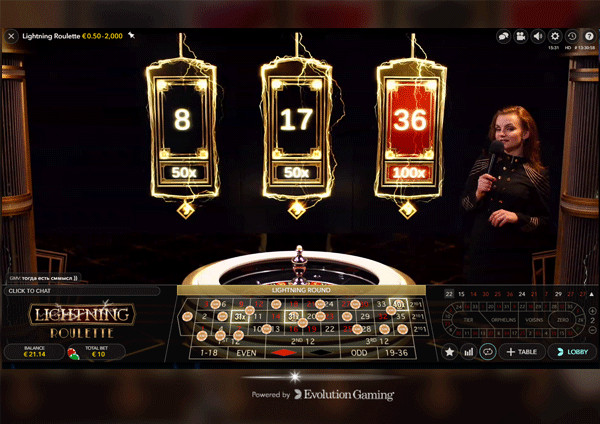The width and height of the screenshot is (600, 424).
Task: Open the help question mark
Action: (x=587, y=37)
